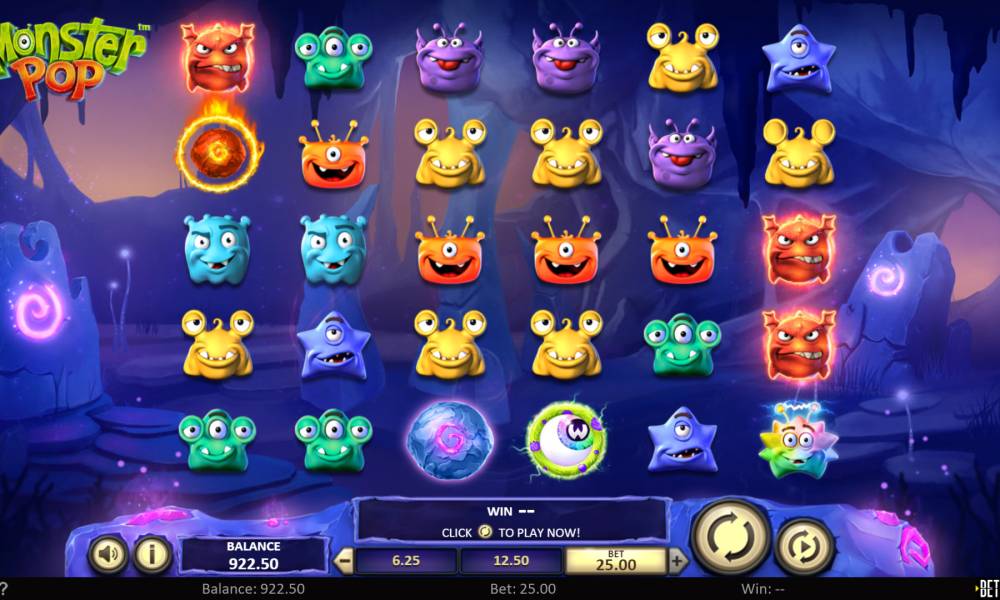The width and height of the screenshot is (1000, 600).
Task: Select the 25.00 bet option
Action: point(616,561)
